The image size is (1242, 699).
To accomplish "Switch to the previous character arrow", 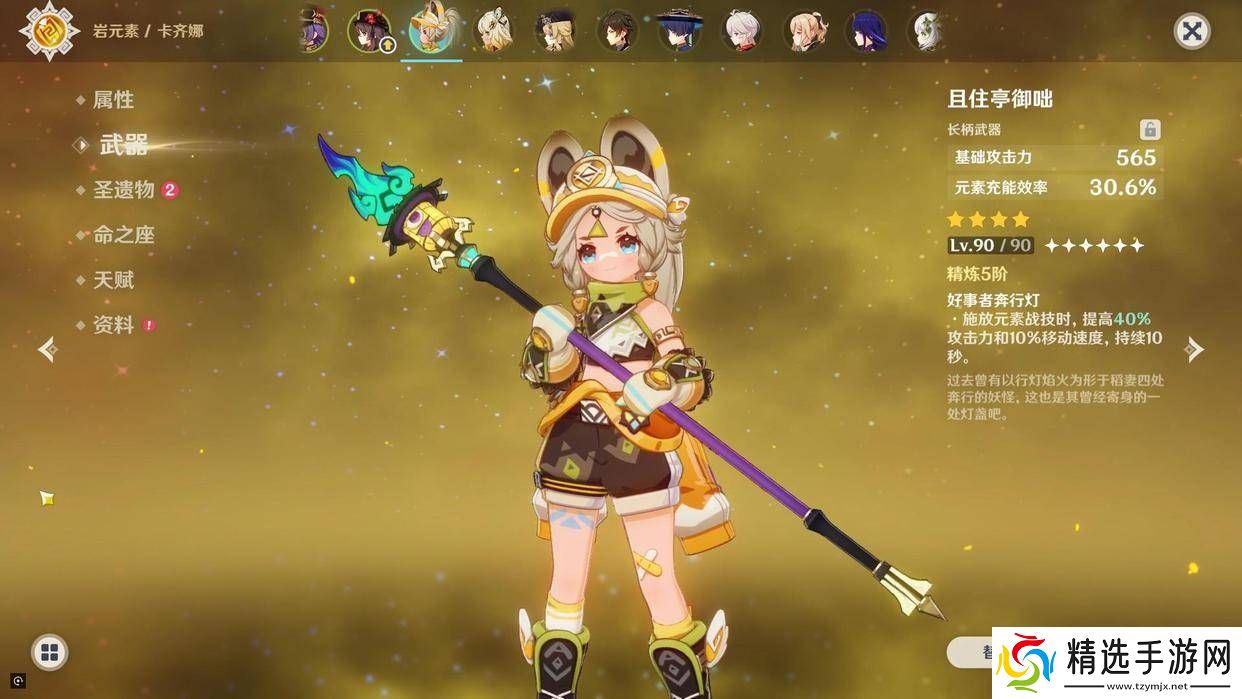I will tap(47, 349).
